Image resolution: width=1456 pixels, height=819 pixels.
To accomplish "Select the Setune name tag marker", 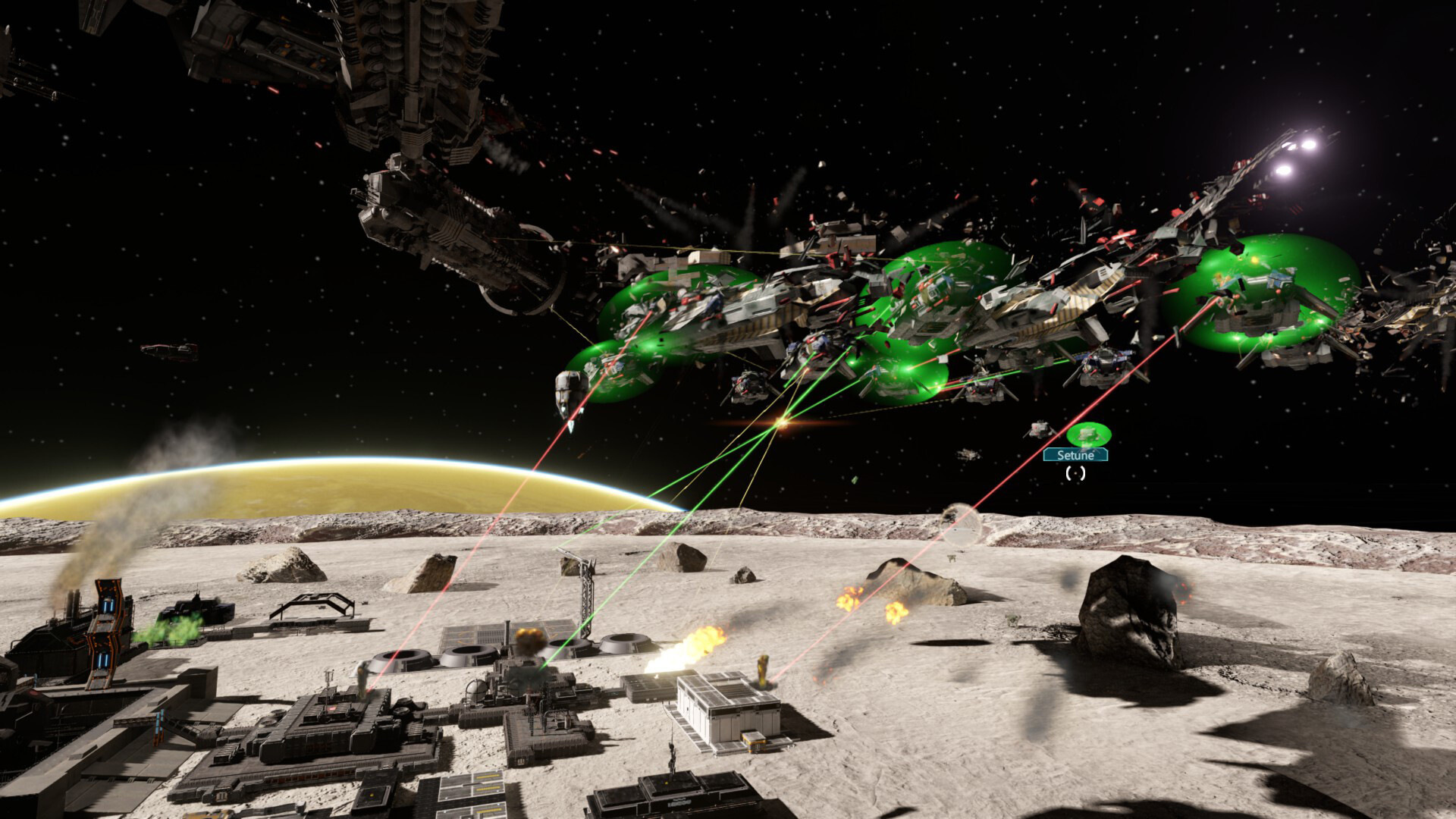I will pyautogui.click(x=1075, y=455).
